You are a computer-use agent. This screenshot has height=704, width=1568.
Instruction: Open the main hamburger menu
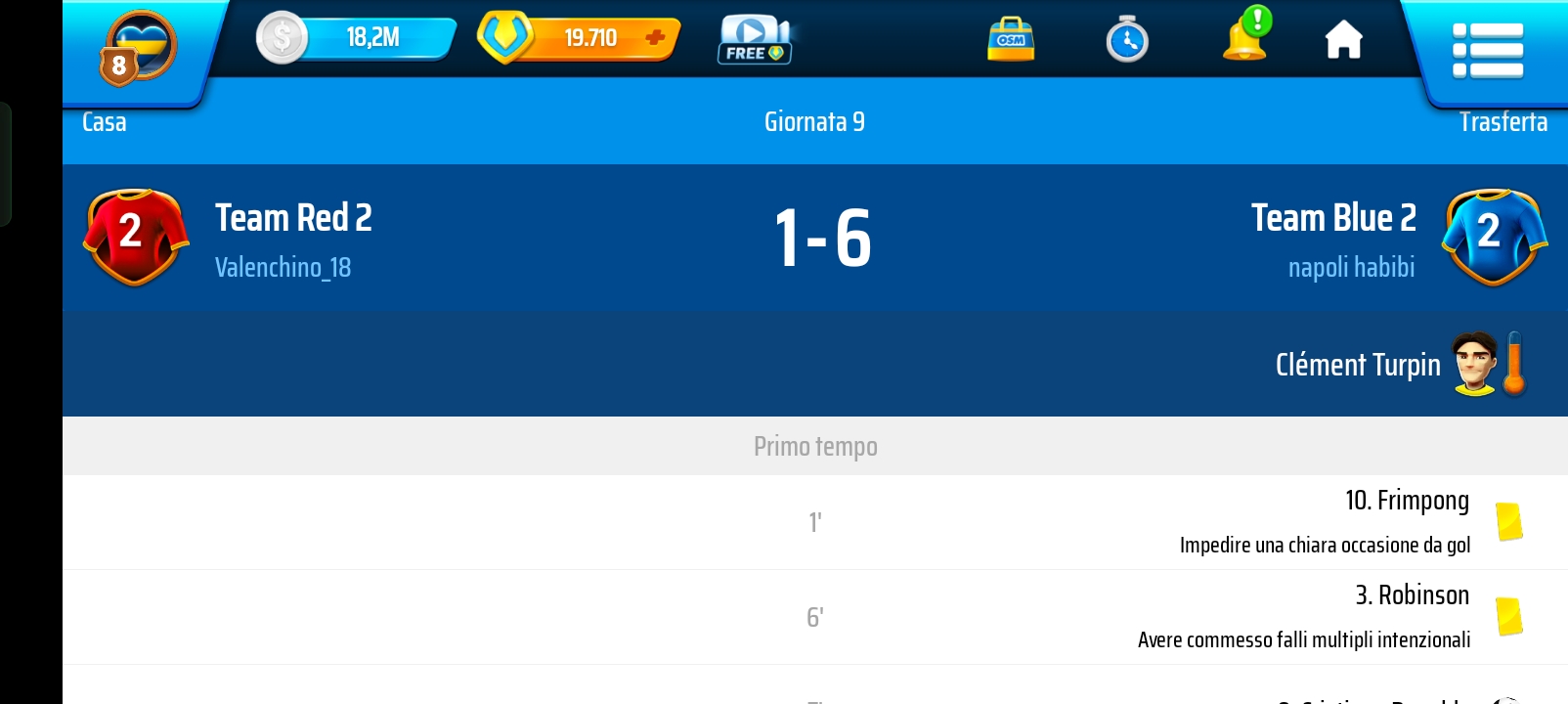pyautogui.click(x=1487, y=50)
